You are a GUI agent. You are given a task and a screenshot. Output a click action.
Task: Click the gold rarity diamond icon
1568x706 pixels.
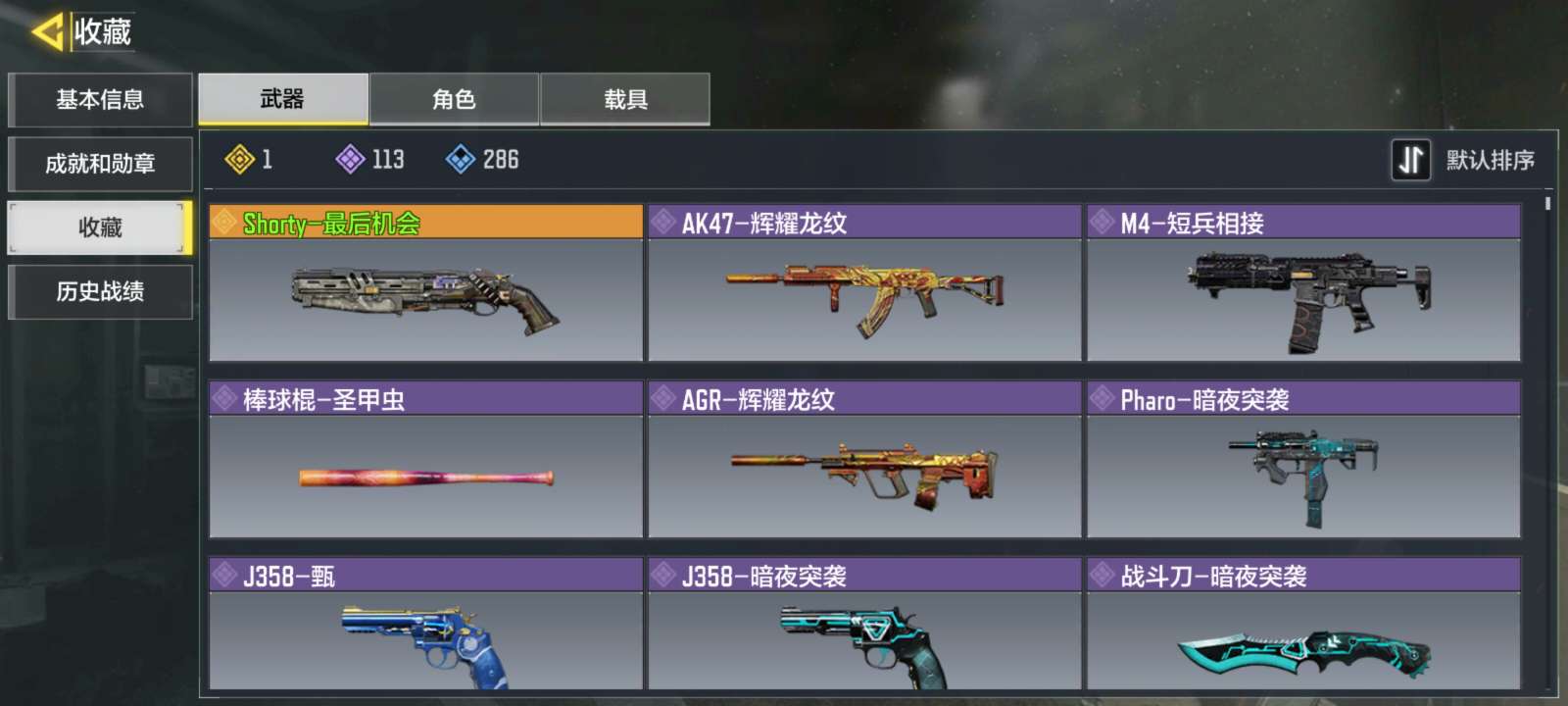(x=238, y=160)
